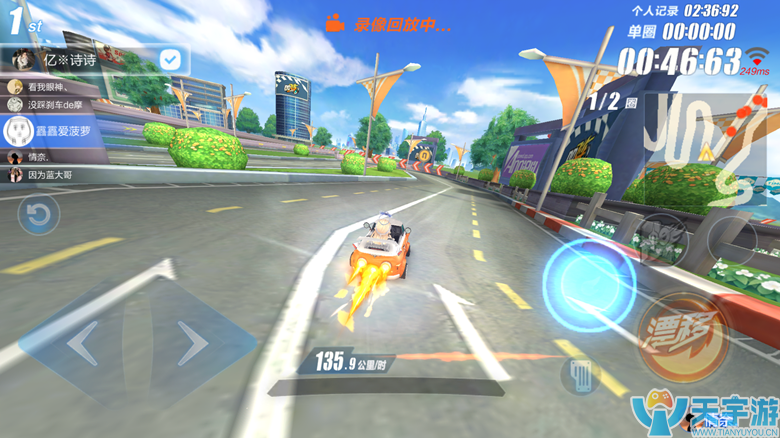Steer right with the right arrow
This screenshot has height=438, width=780.
(190, 342)
